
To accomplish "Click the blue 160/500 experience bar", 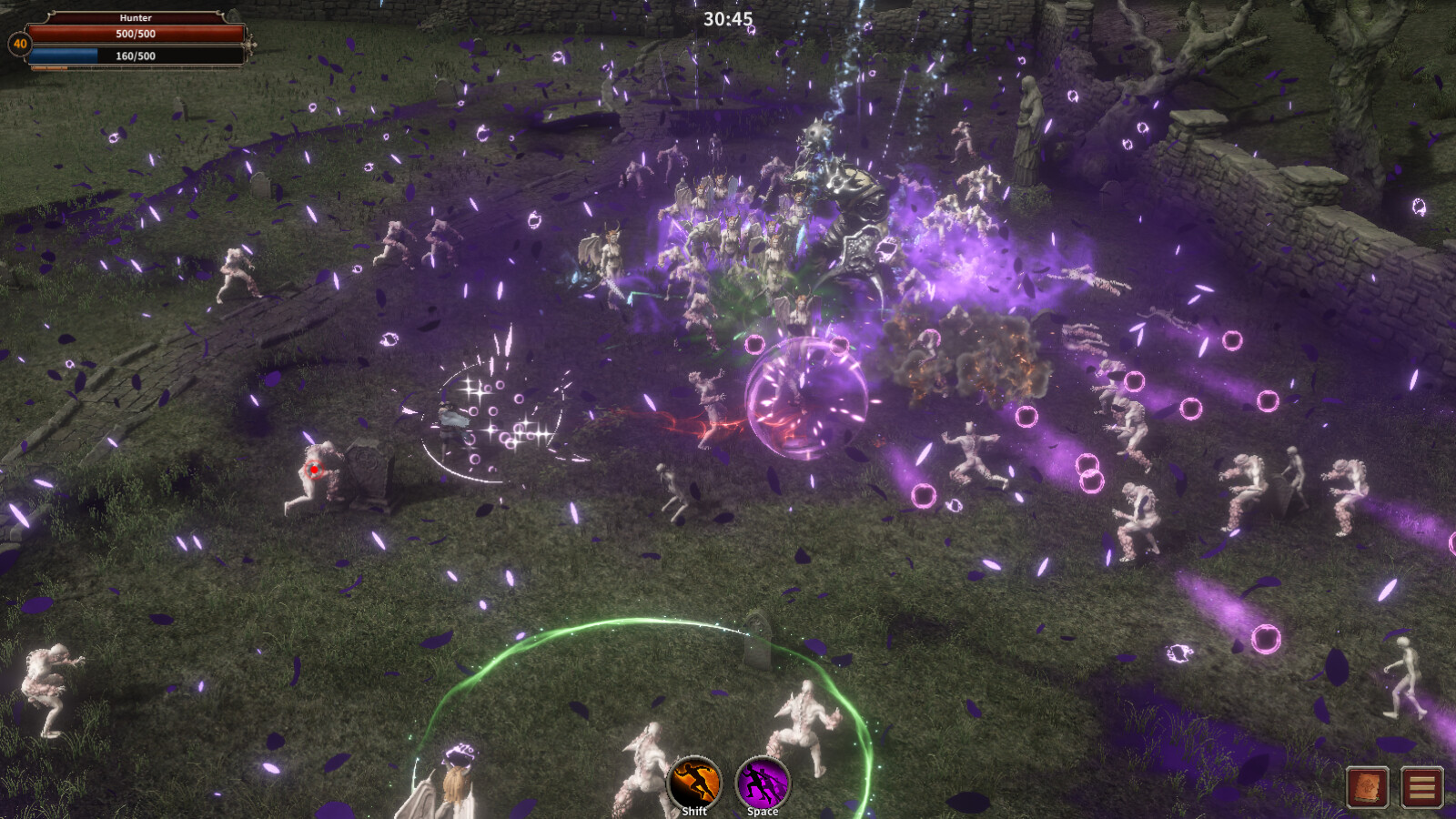I will [136, 56].
